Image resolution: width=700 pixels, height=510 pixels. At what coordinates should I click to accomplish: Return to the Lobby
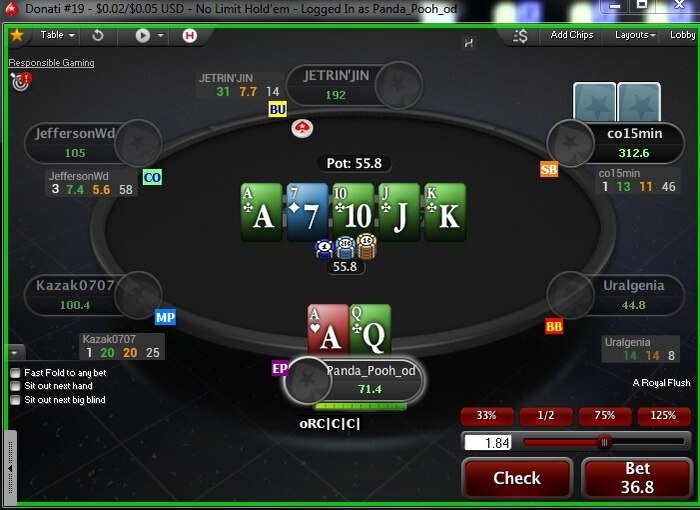click(x=682, y=35)
